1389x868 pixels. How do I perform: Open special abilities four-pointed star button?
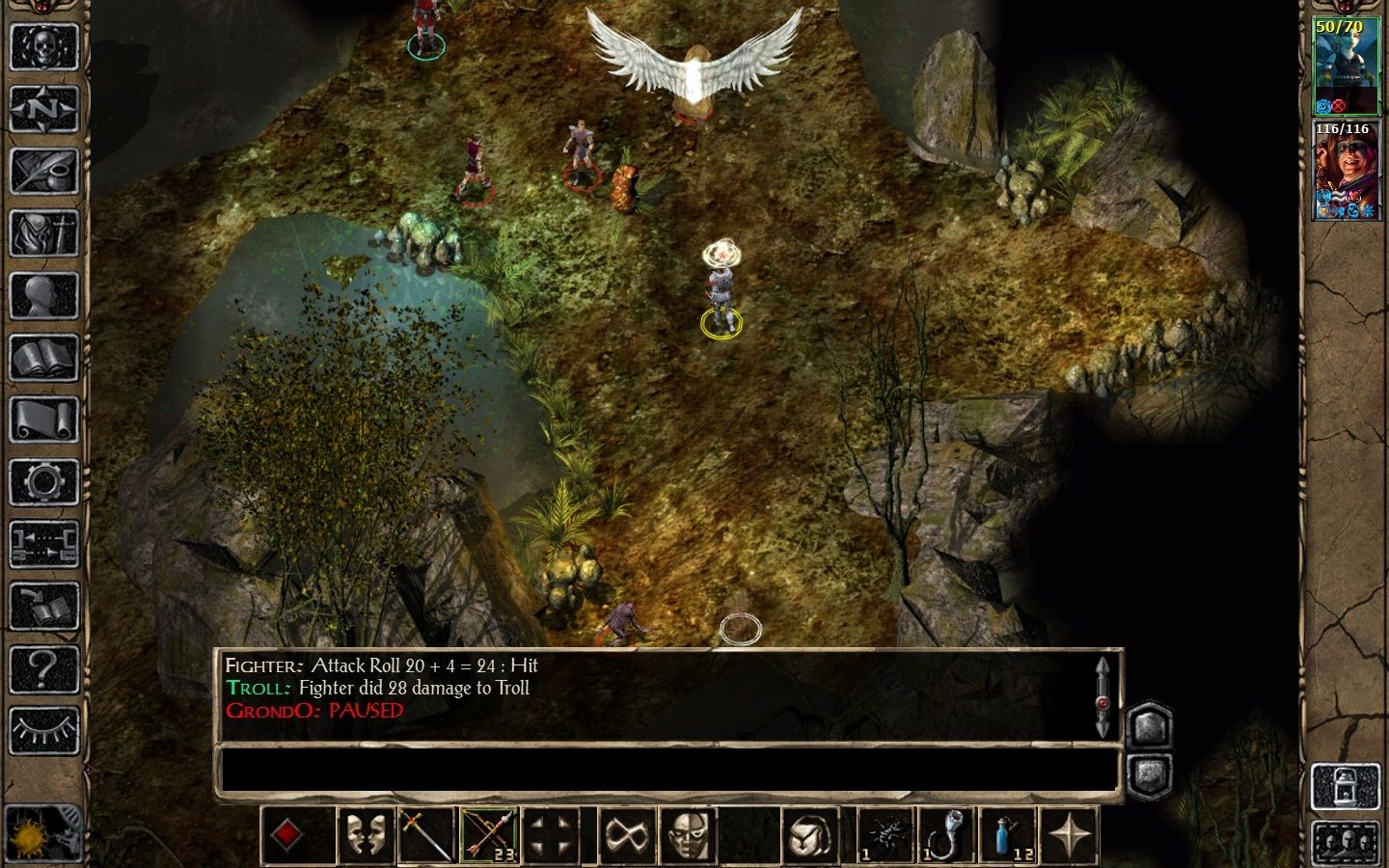tap(1071, 834)
